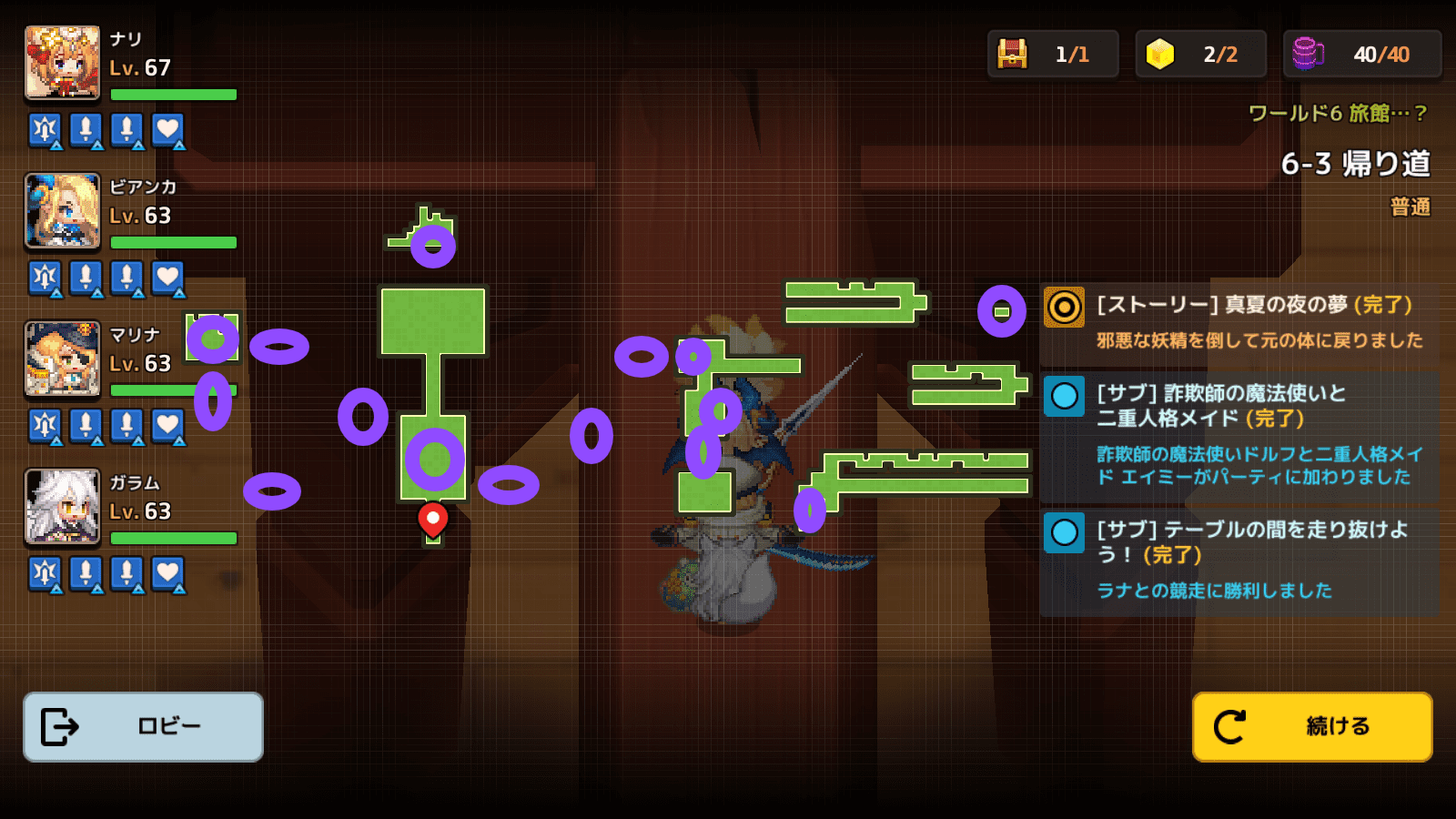Choose ガラム's character portrait

(62, 506)
